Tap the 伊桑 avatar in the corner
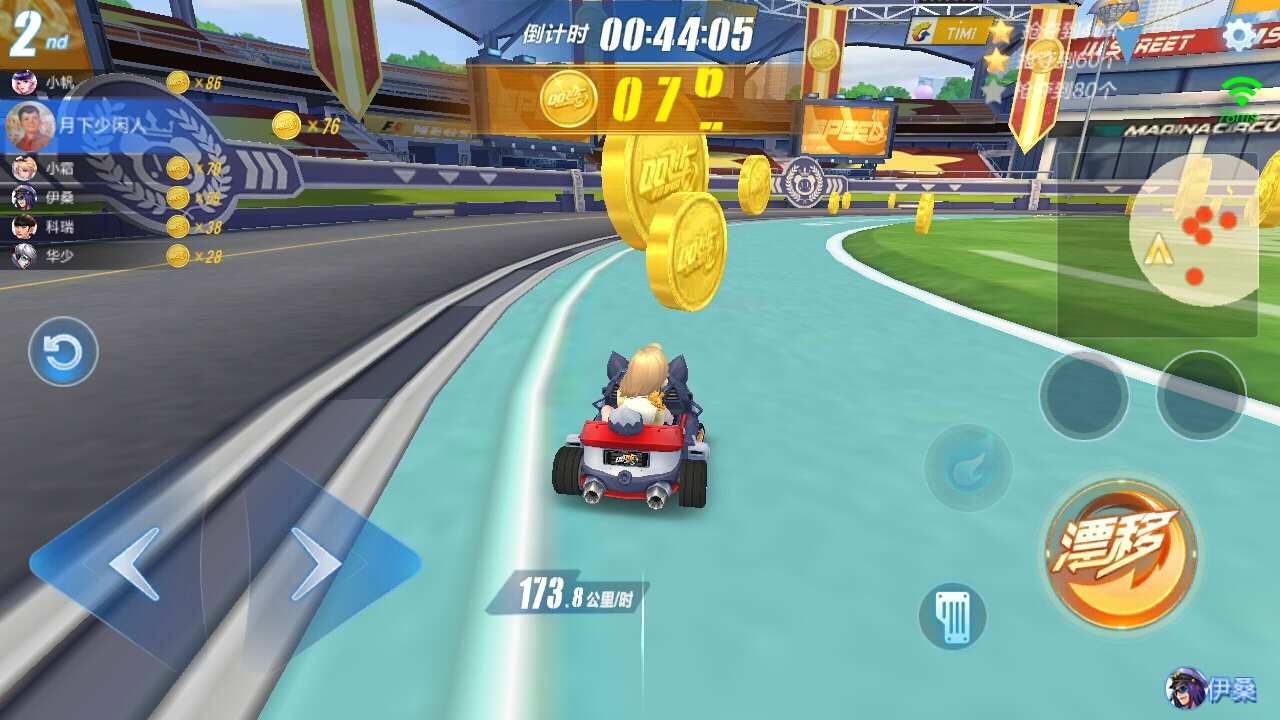 [x=1186, y=688]
